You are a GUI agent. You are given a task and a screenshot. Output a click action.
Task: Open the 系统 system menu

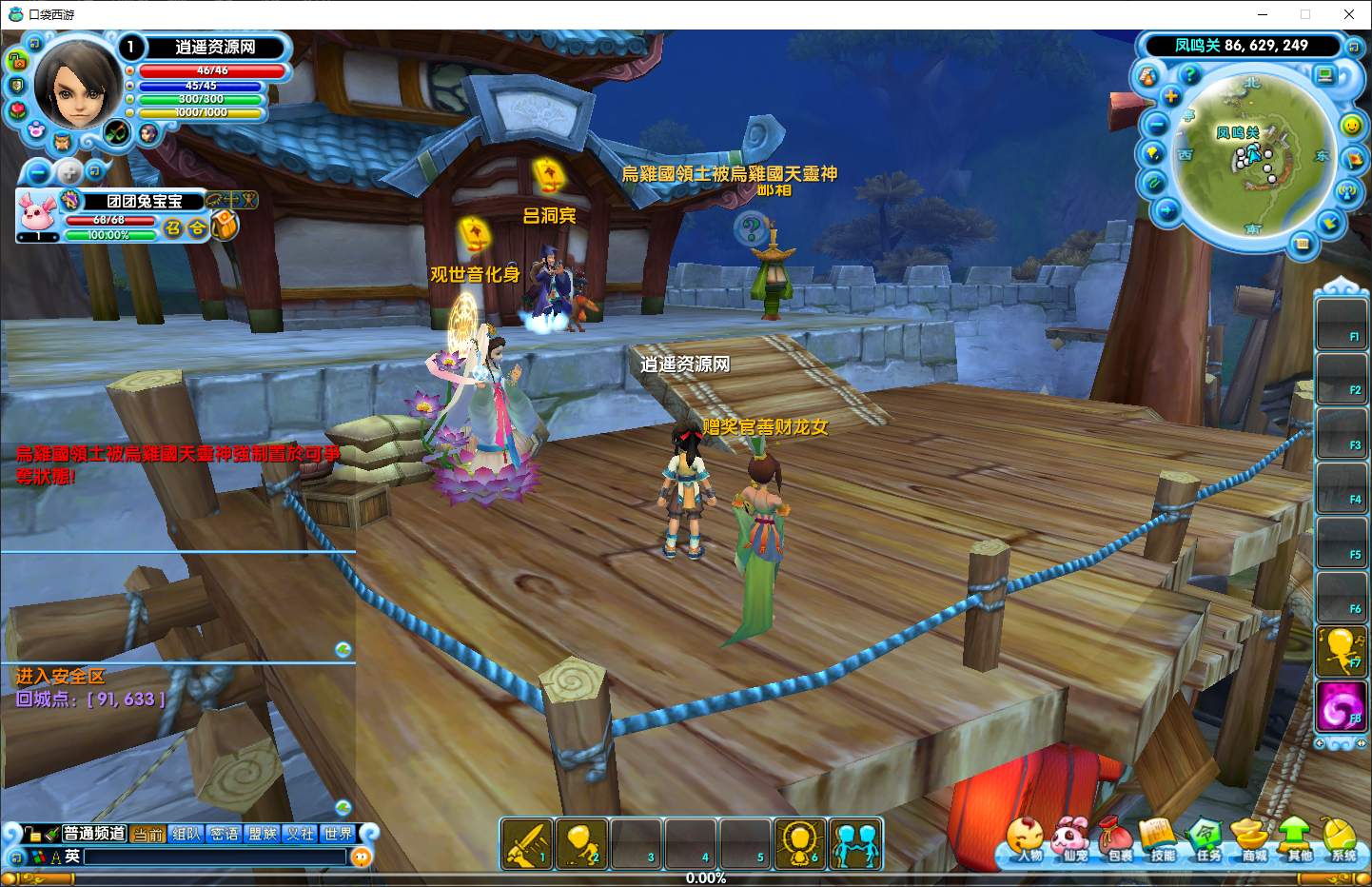click(1342, 839)
